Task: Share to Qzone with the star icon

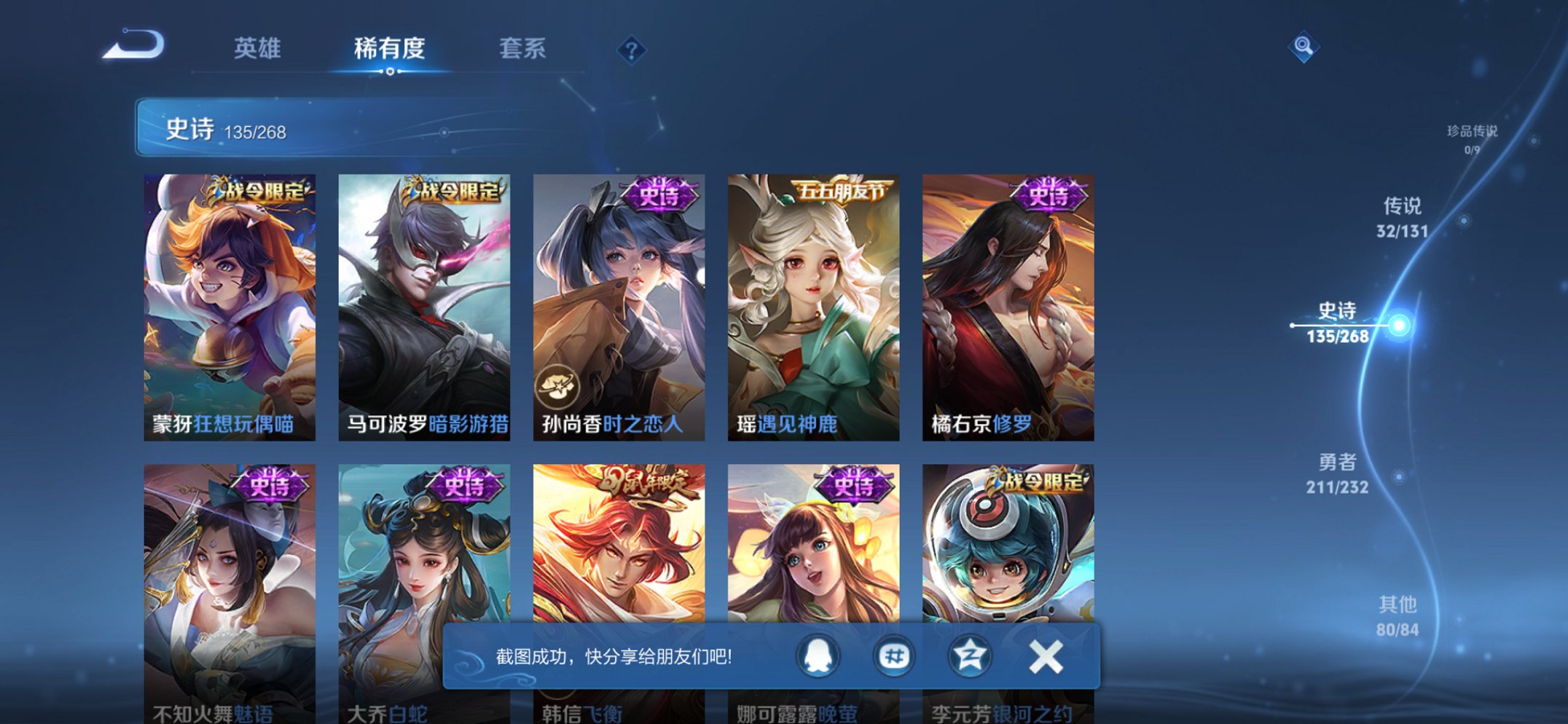Action: click(x=971, y=656)
